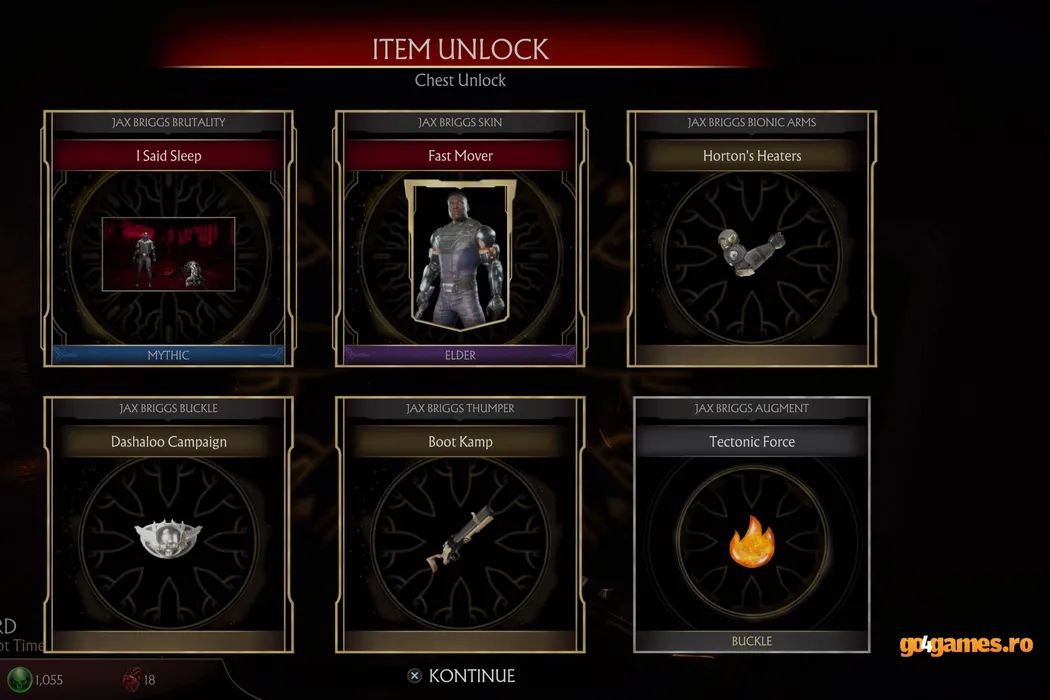Image resolution: width=1050 pixels, height=700 pixels.
Task: Select the I Said Sleep brutality card
Action: [168, 240]
